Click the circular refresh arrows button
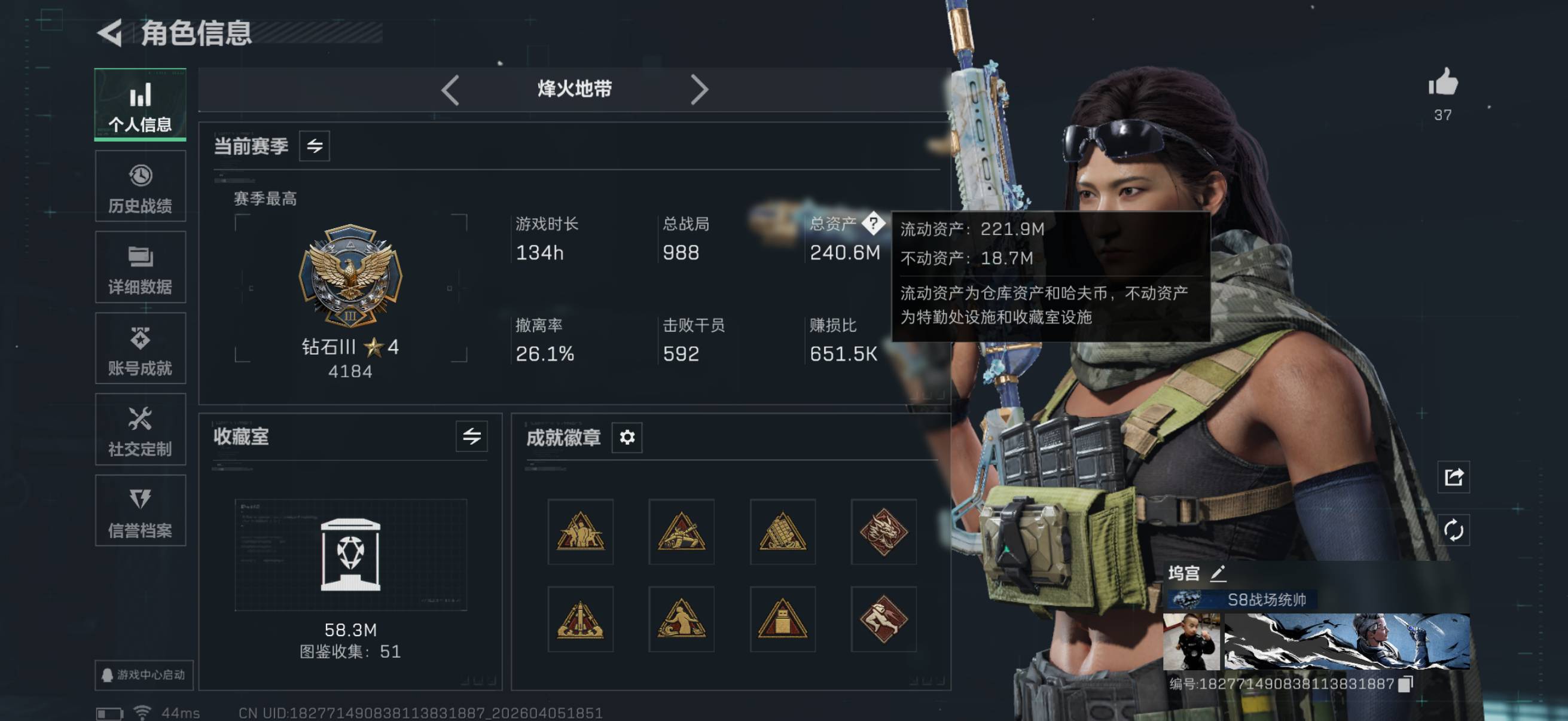The width and height of the screenshot is (1568, 721). point(1454,530)
